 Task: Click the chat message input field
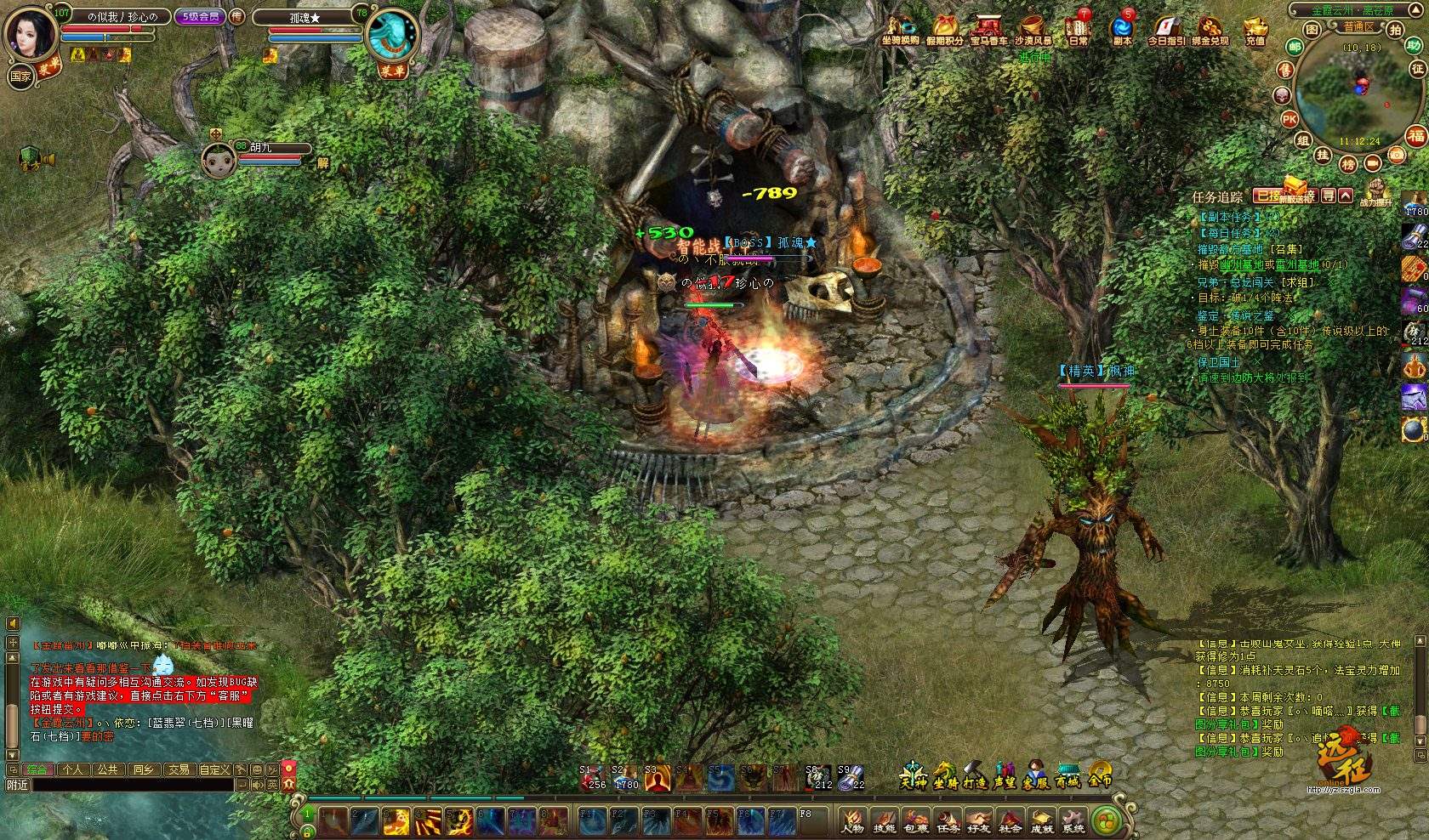point(132,786)
